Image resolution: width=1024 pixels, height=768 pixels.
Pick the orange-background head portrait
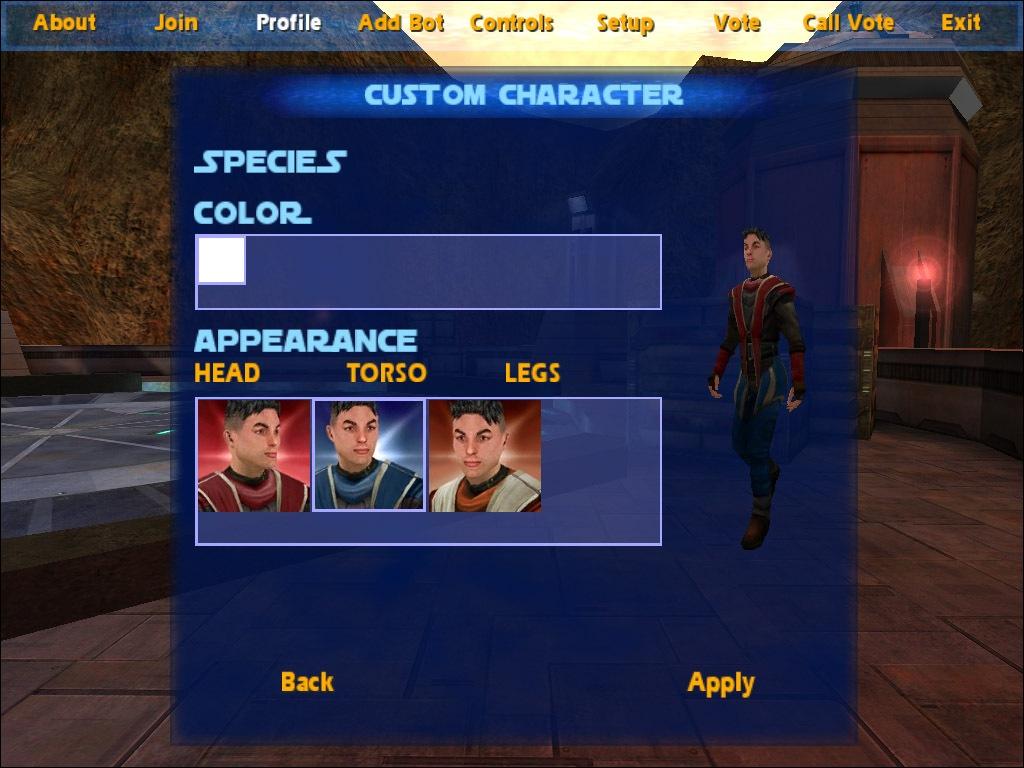(485, 455)
